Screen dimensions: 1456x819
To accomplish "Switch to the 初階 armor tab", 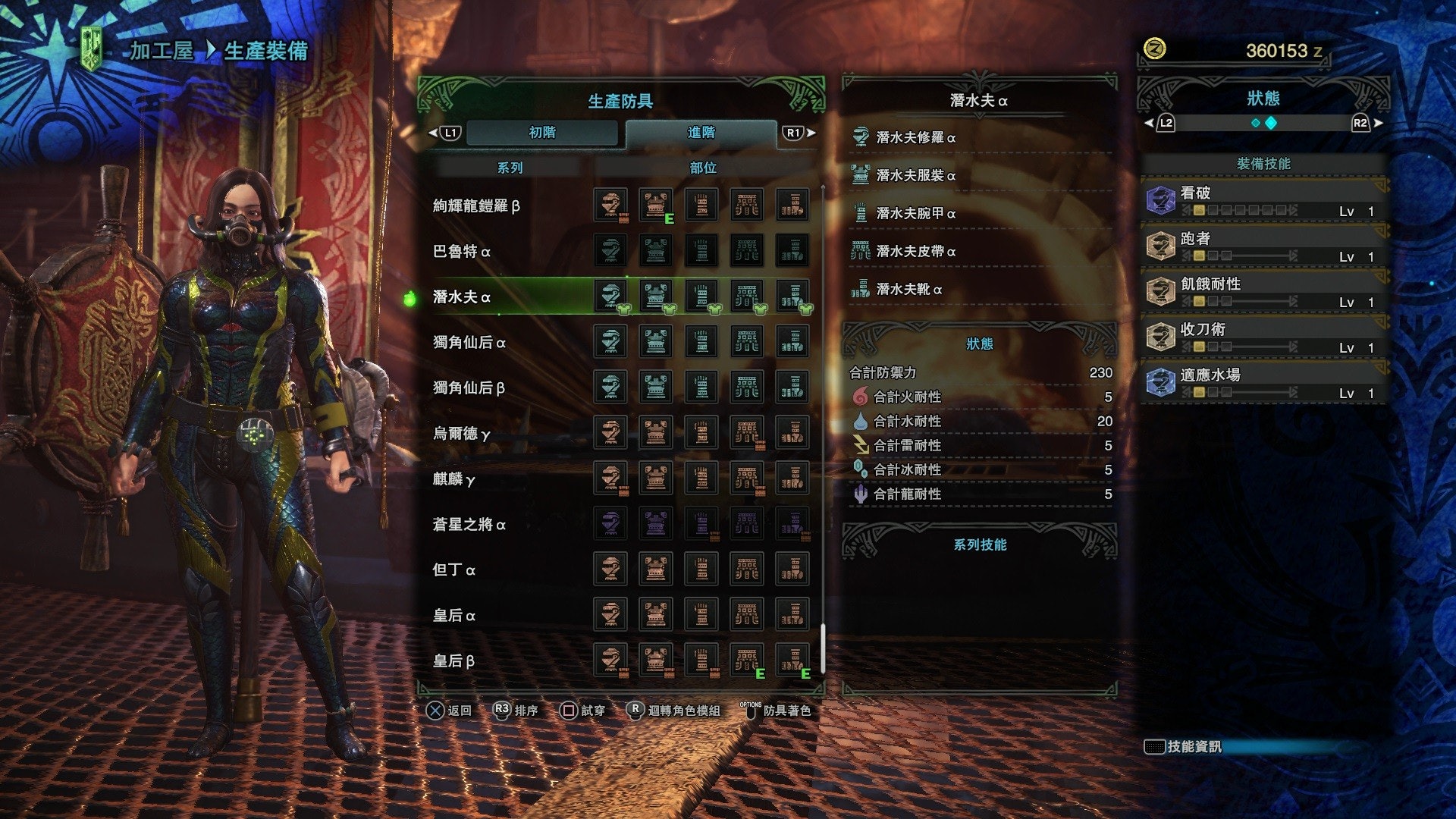I will coord(542,133).
